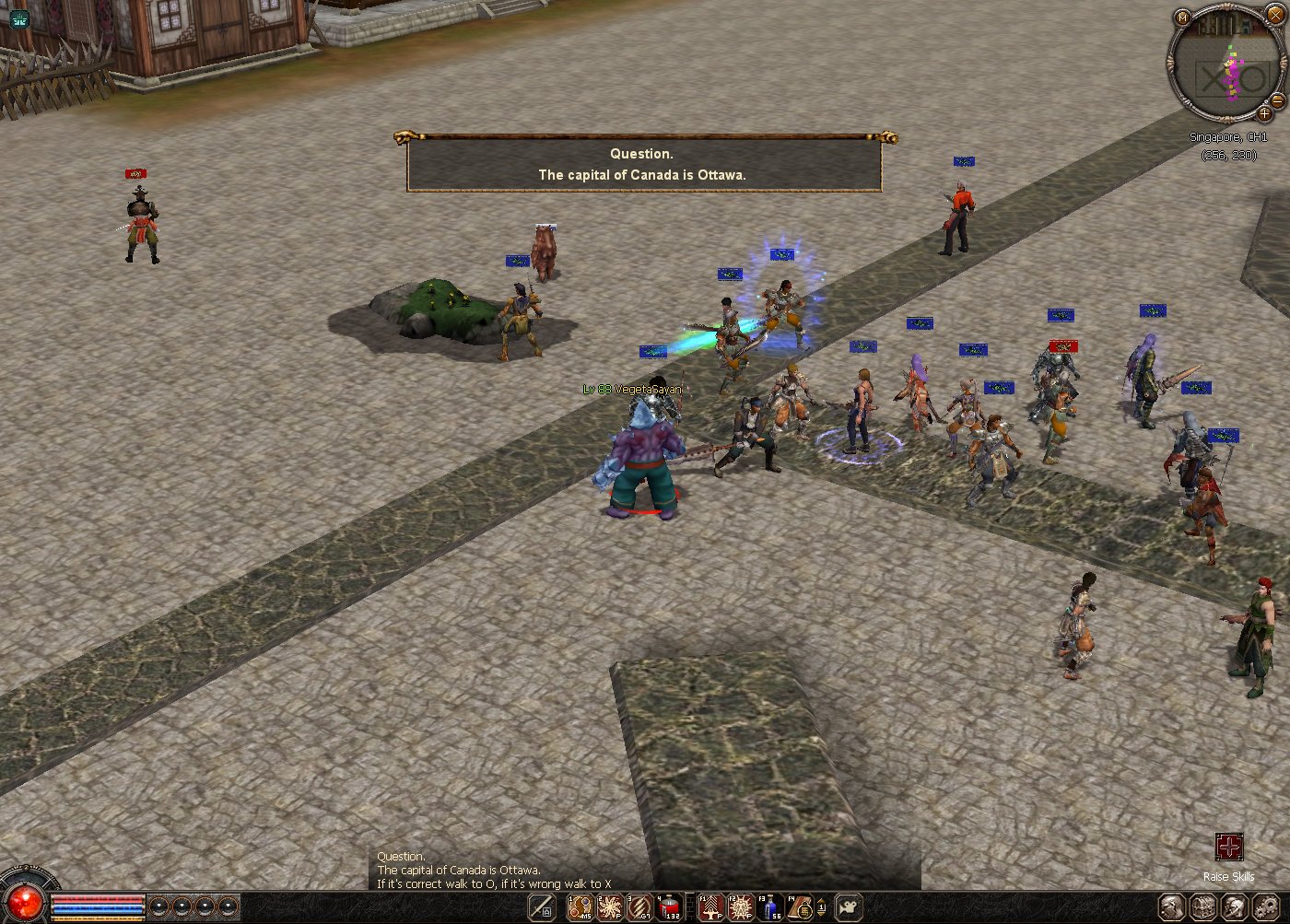Viewport: 1290px width, 924px height.
Task: Activate the spinning blades skill in slot 2
Action: click(610, 906)
